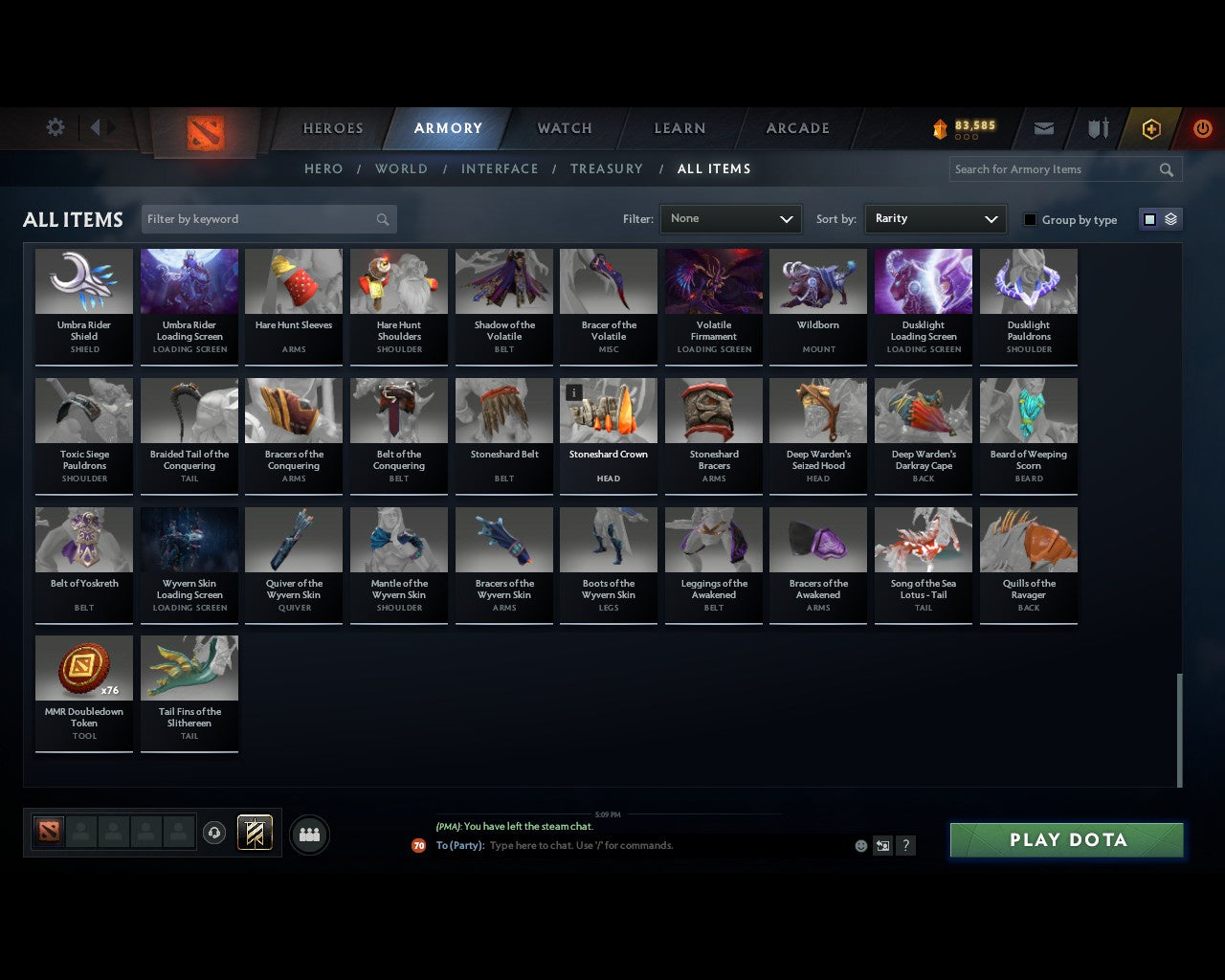Open the emoticon picker in chat
Image resolution: width=1225 pixels, height=980 pixels.
(859, 845)
